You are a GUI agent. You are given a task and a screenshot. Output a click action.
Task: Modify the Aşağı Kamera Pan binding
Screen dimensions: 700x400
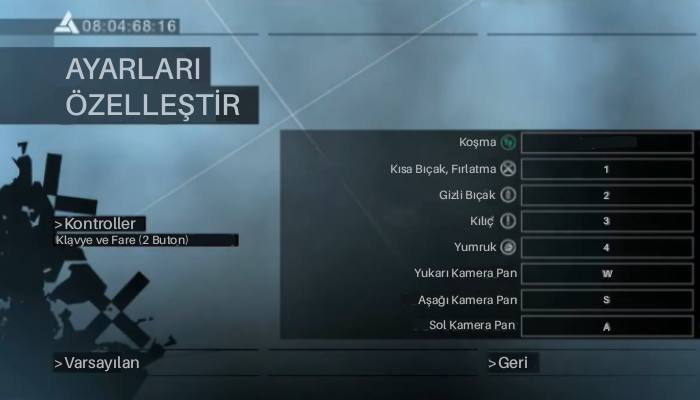(x=606, y=299)
